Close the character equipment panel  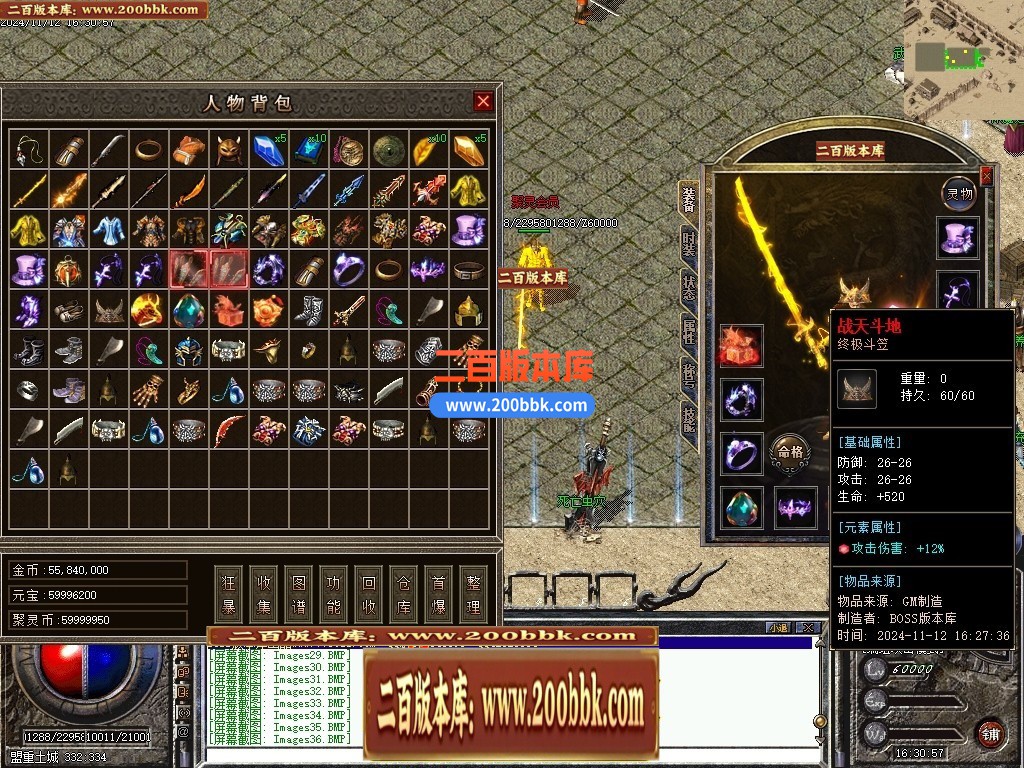coord(987,177)
